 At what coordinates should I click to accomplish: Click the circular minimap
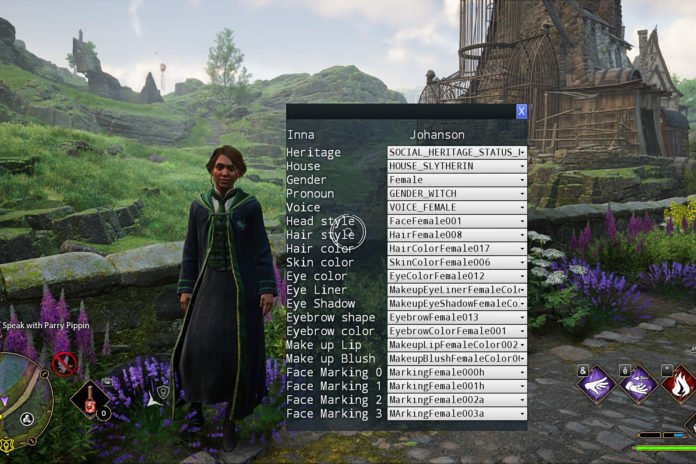click(22, 392)
